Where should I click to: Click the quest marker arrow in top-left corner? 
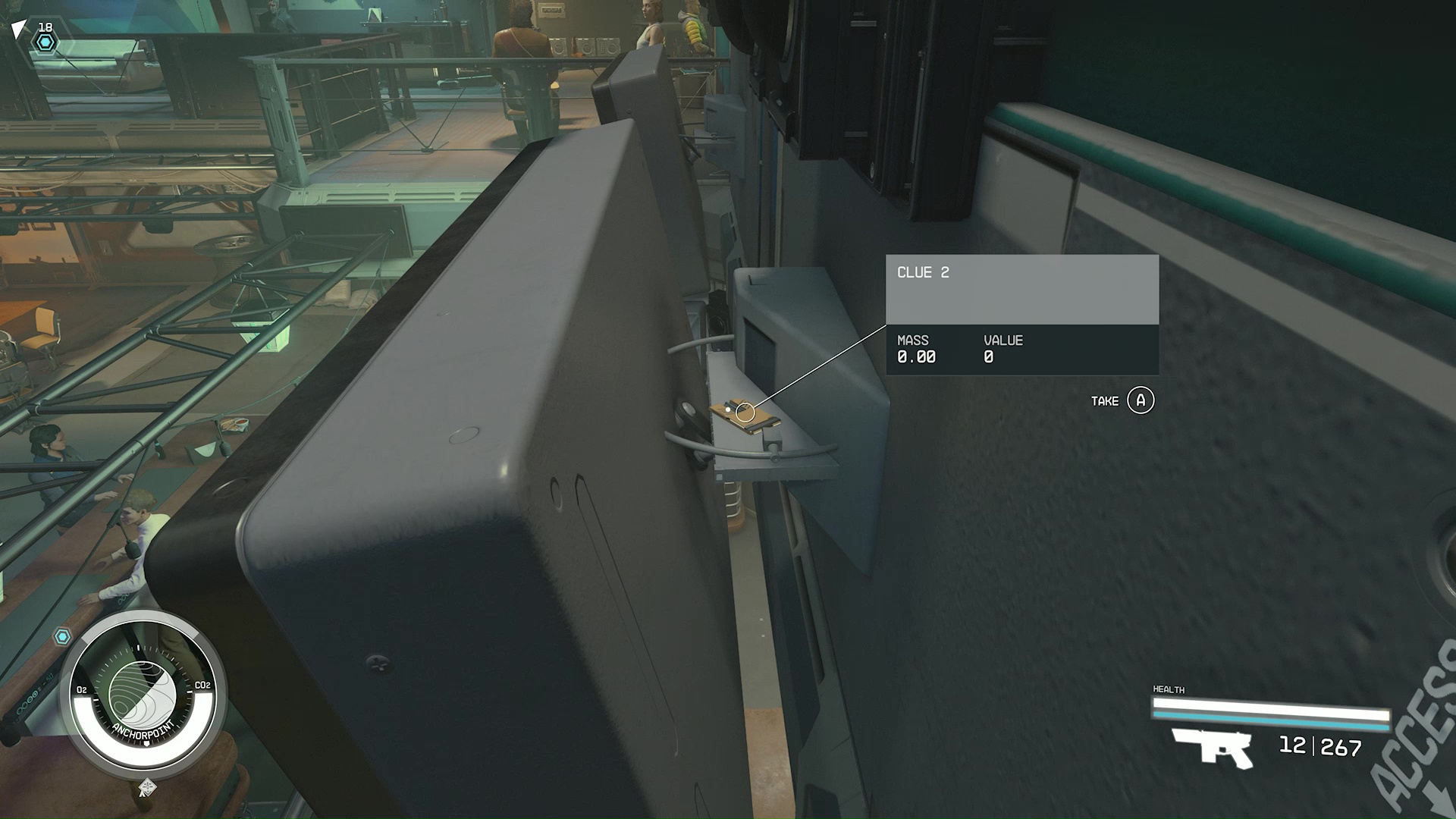click(x=19, y=29)
